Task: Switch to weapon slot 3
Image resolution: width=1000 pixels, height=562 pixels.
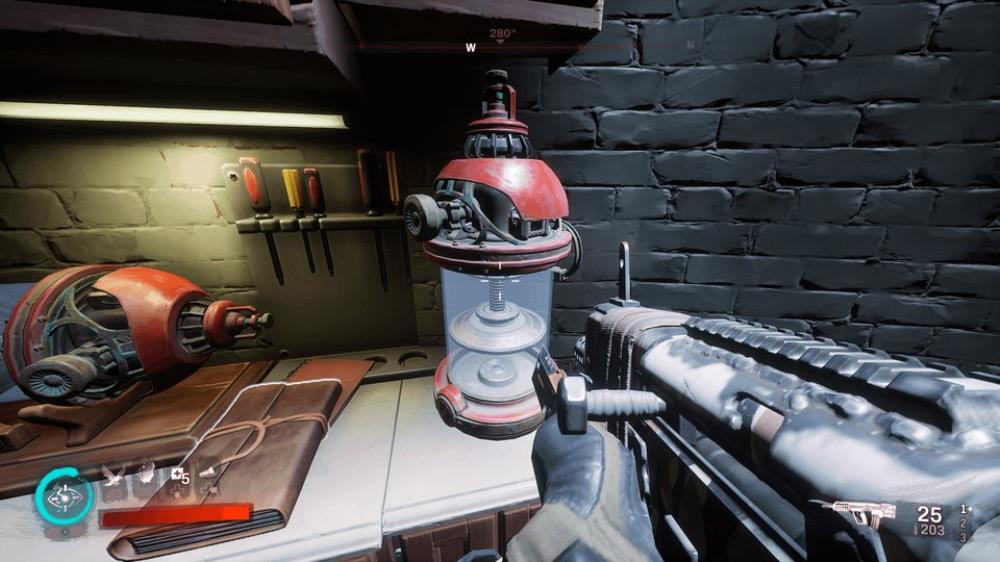Action: [x=964, y=538]
